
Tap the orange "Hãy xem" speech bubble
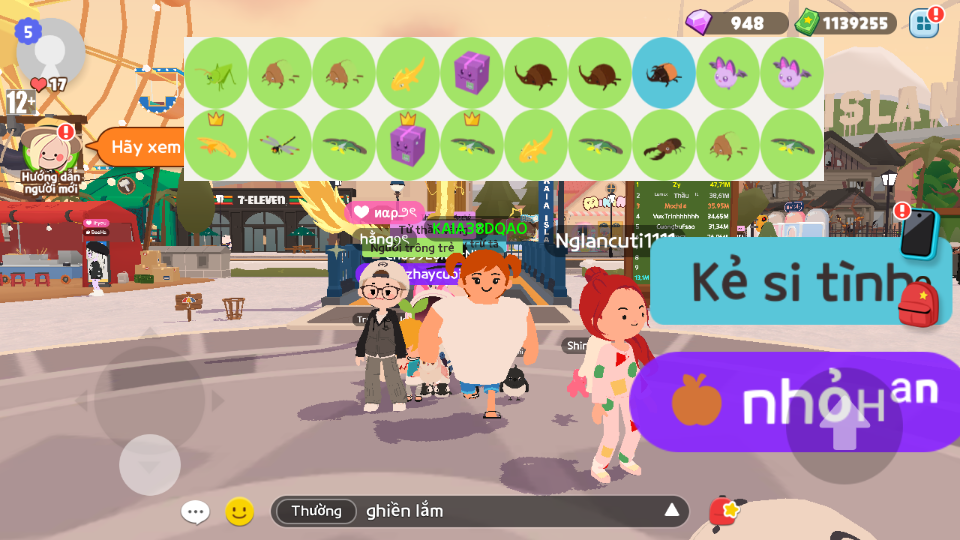[140, 147]
